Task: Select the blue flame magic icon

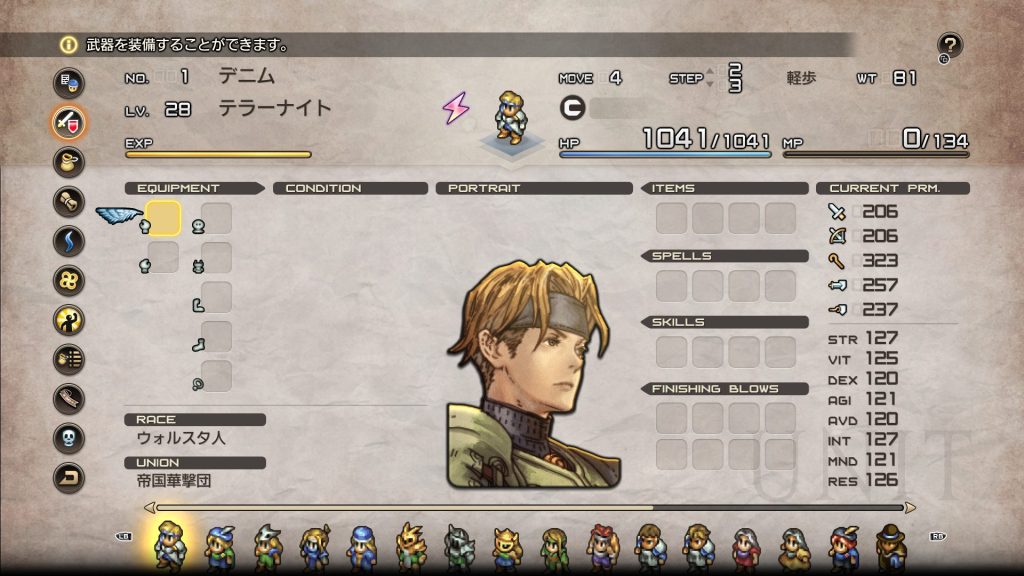Action: pos(69,241)
